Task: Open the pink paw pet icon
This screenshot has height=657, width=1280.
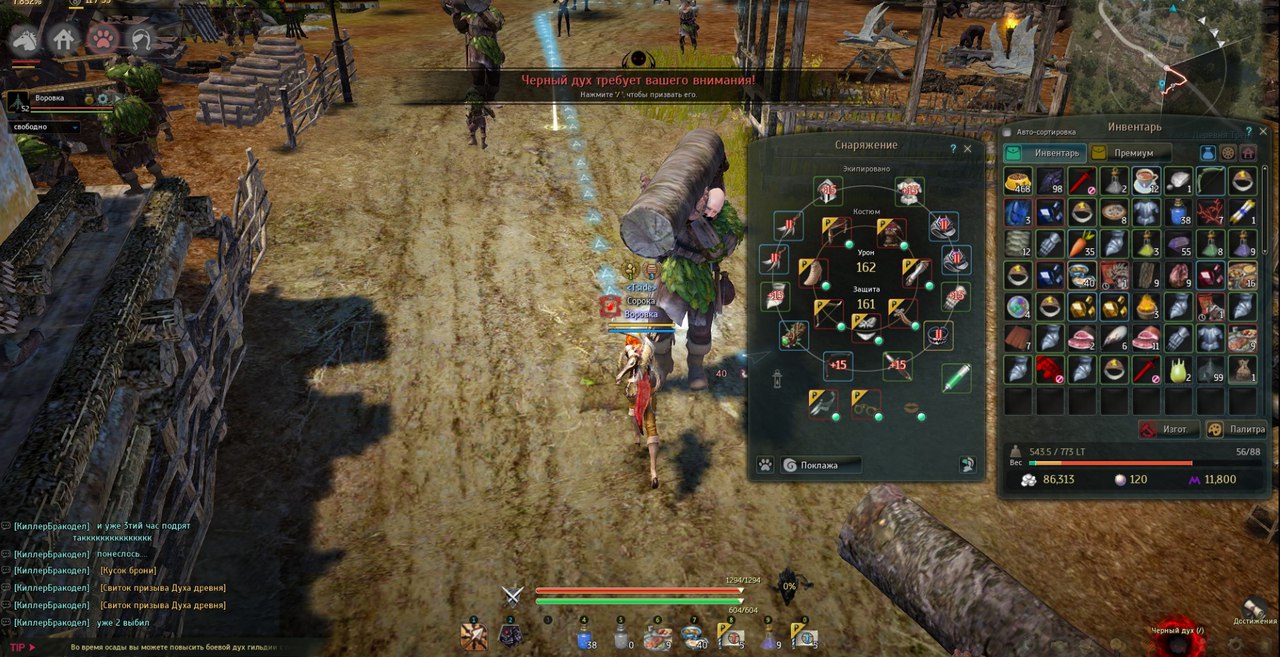Action: pyautogui.click(x=102, y=40)
